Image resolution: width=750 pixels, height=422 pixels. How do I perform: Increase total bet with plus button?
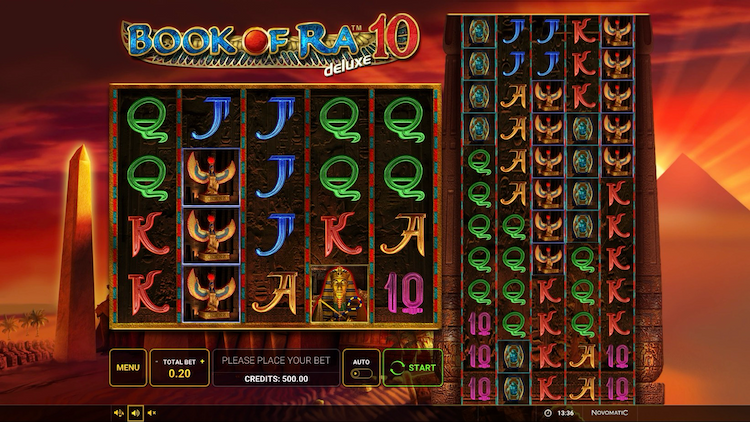[x=202, y=359]
